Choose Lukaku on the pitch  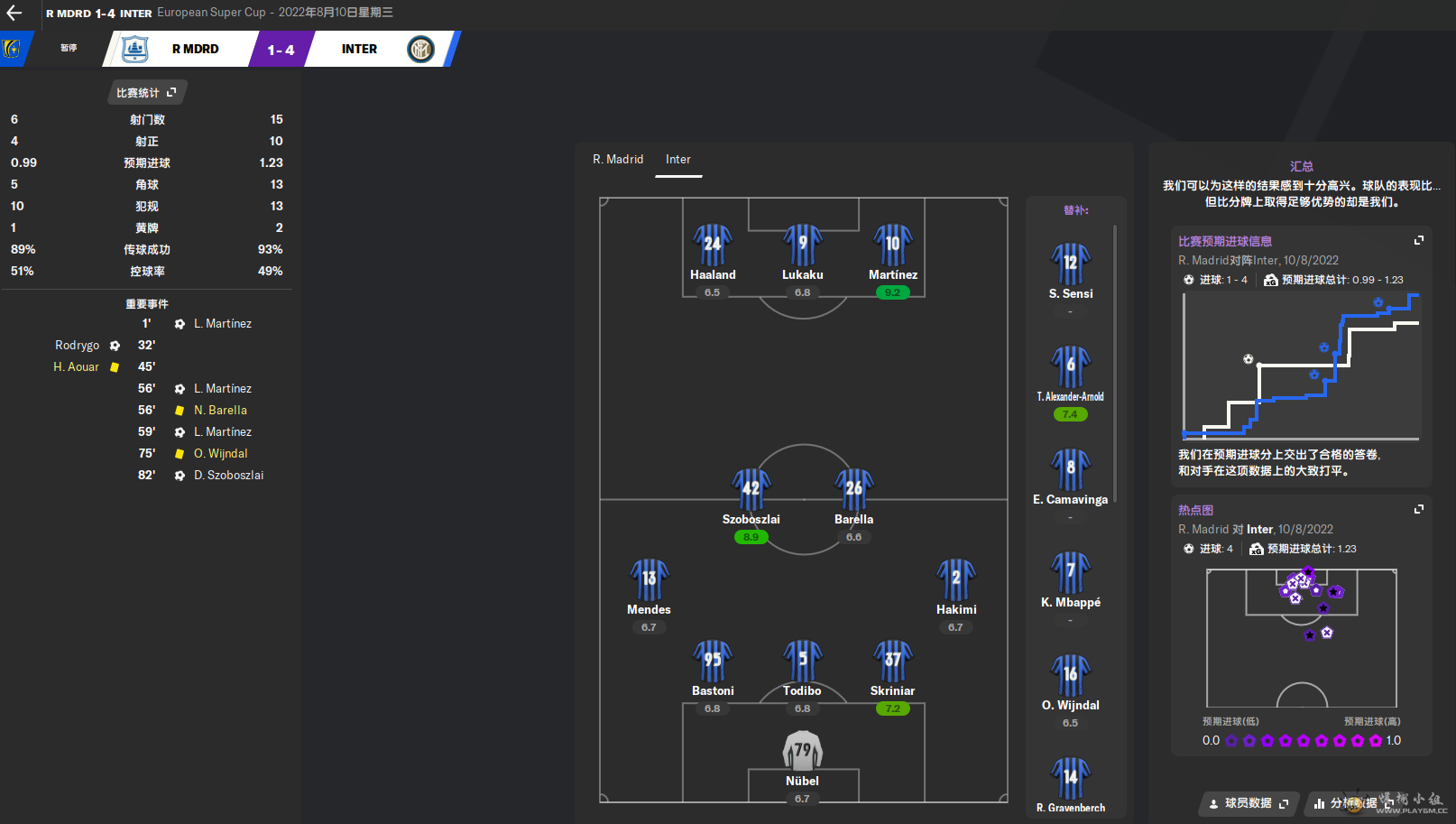coord(803,245)
